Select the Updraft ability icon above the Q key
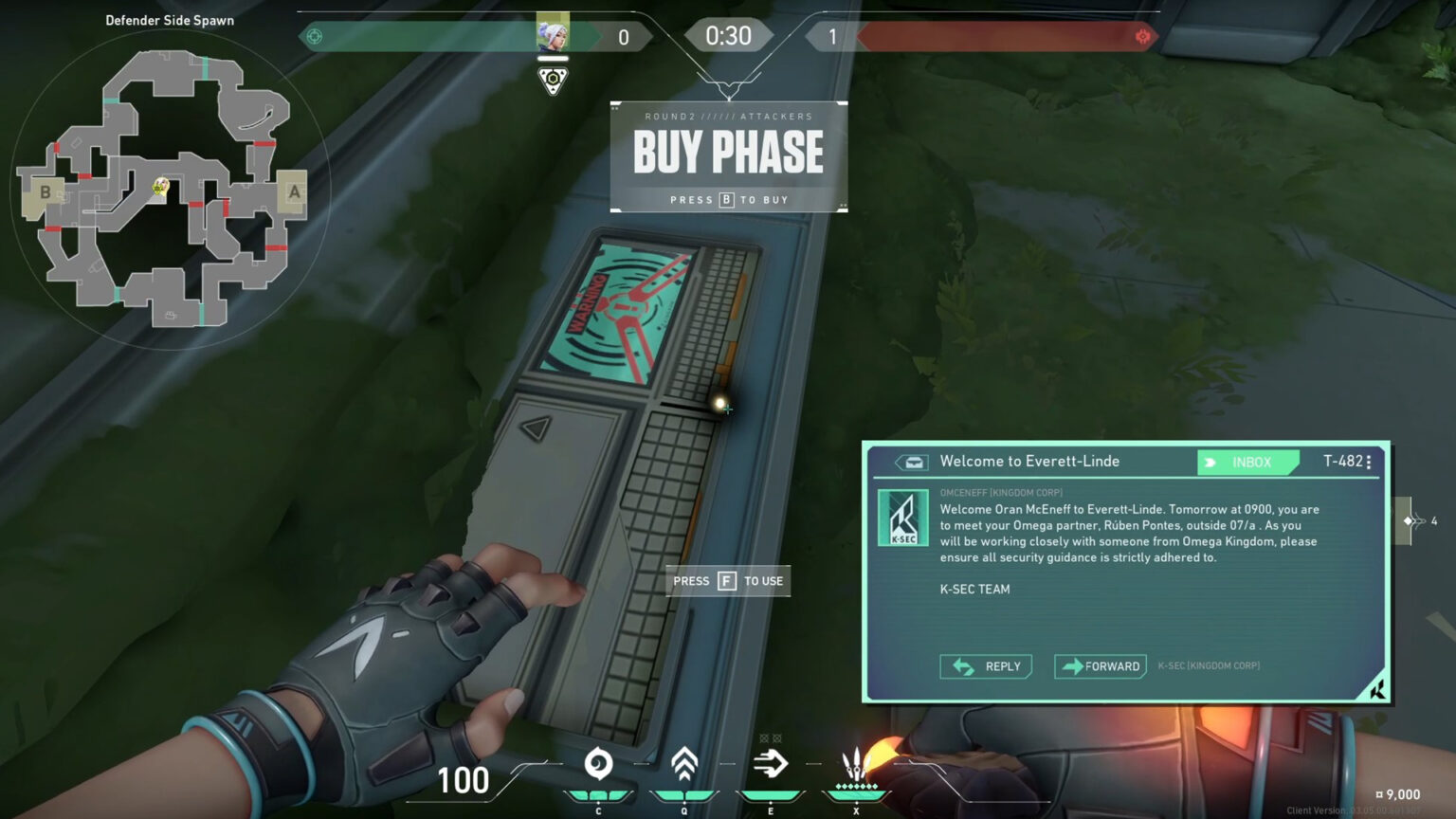Screen dimensions: 1456x819 coord(684,765)
